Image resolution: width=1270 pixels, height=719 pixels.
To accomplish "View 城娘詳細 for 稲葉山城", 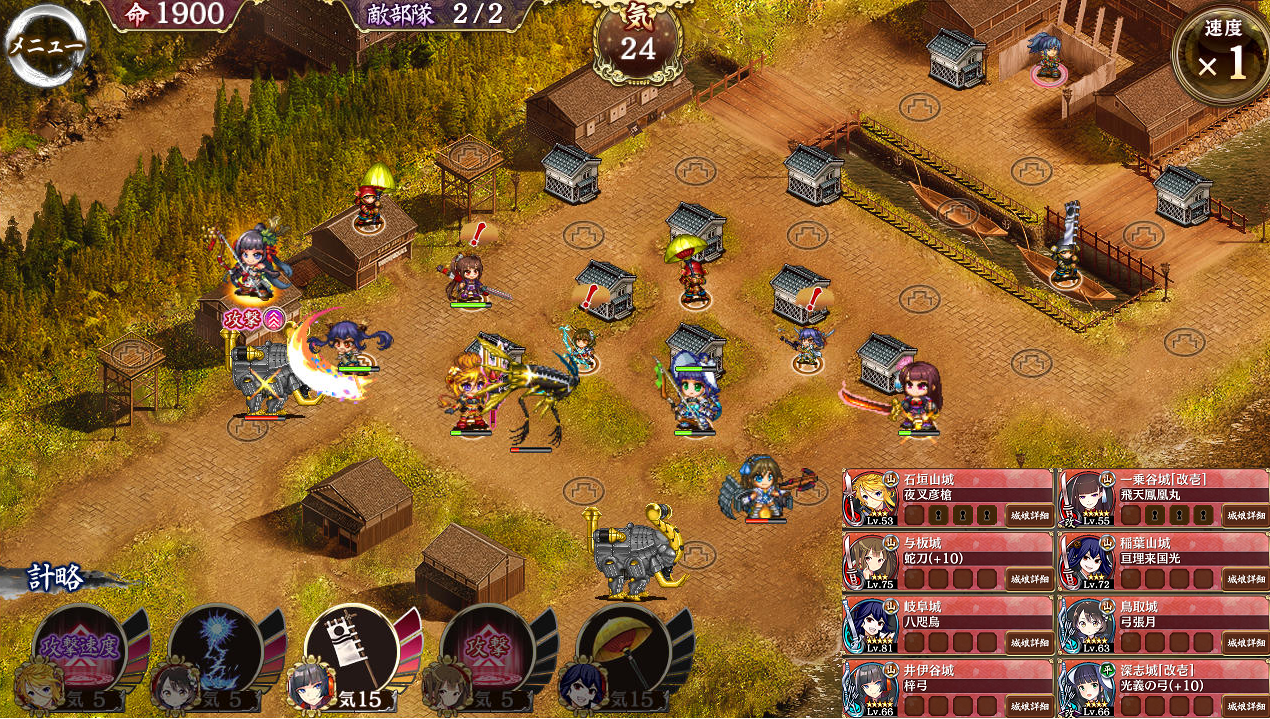I will (x=1245, y=579).
